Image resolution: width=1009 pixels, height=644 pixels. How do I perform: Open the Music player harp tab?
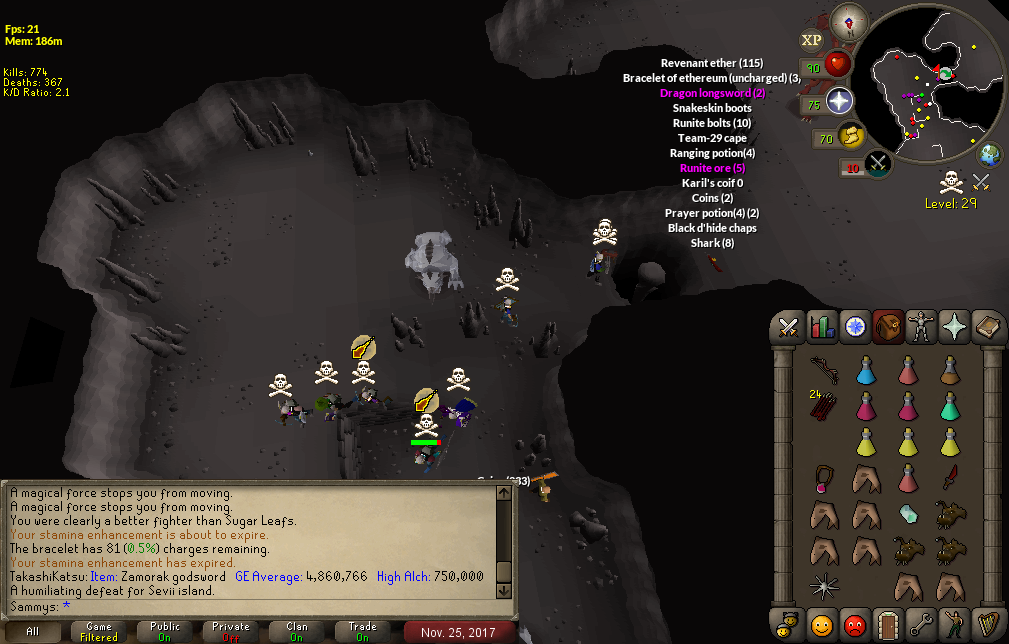click(x=986, y=623)
